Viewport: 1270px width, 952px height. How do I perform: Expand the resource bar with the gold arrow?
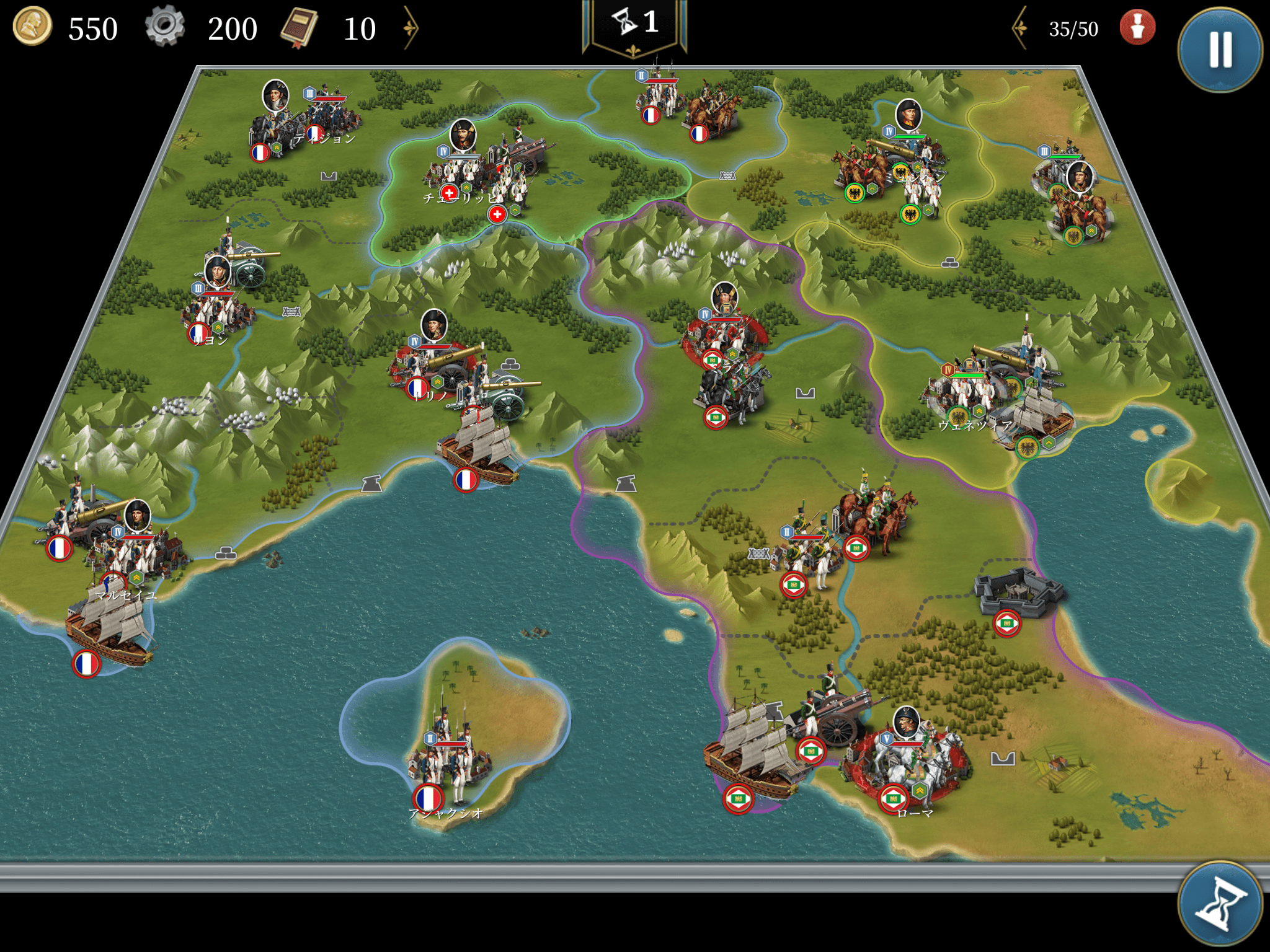click(x=411, y=28)
